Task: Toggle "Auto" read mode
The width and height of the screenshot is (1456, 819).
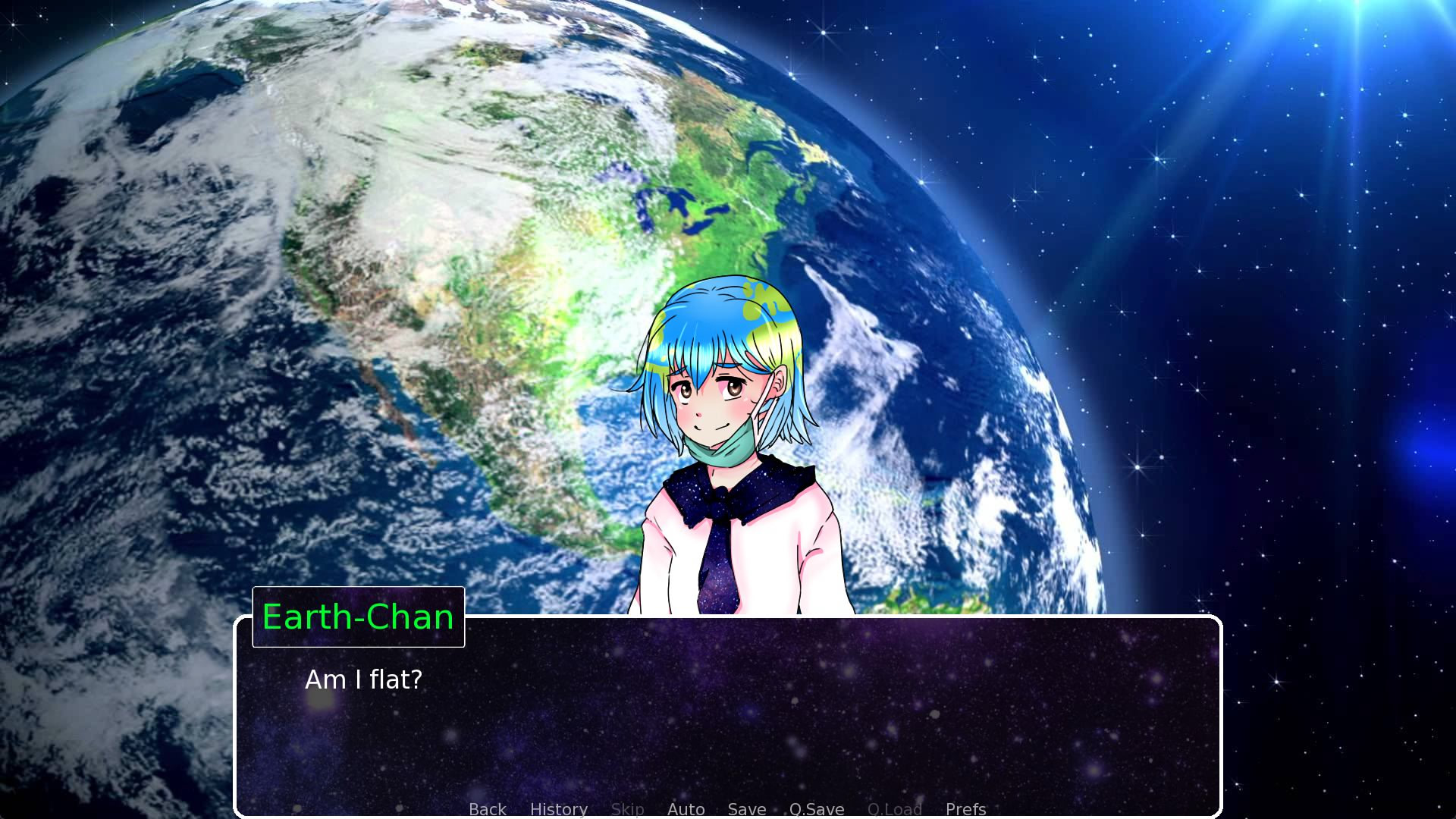Action: pyautogui.click(x=685, y=809)
